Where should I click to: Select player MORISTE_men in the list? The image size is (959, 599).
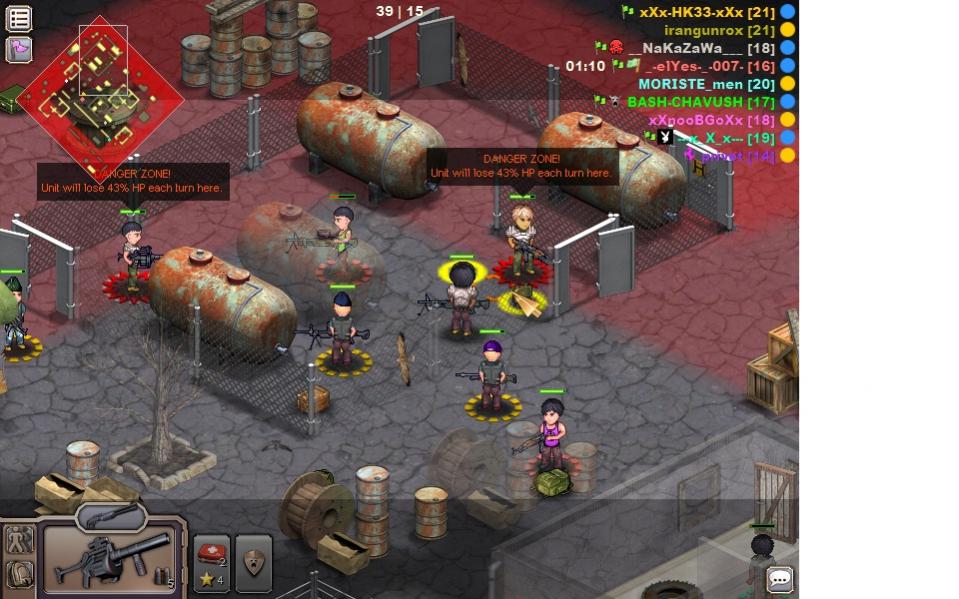click(x=706, y=84)
